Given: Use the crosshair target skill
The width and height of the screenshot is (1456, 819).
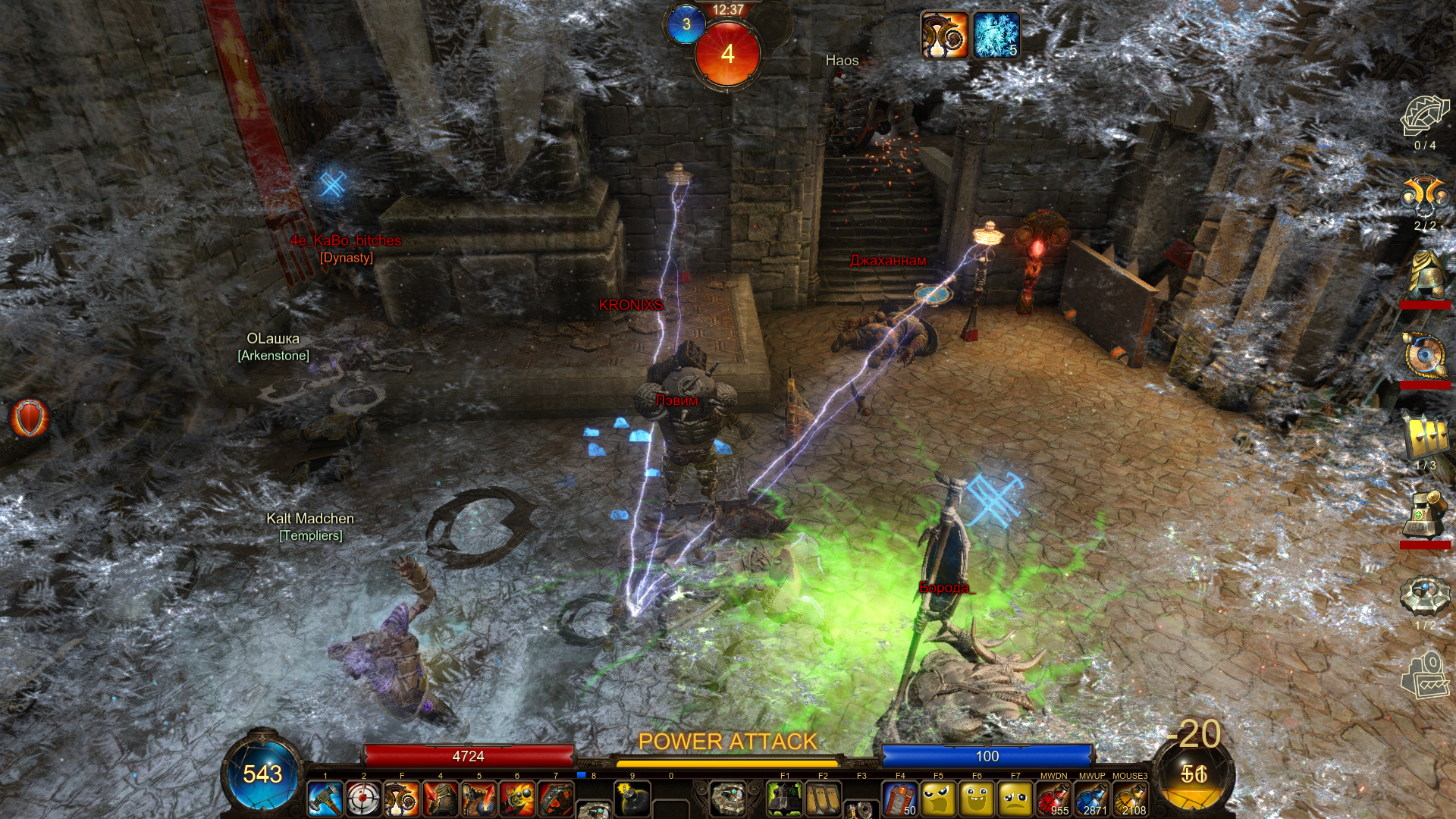Looking at the screenshot, I should pos(363,799).
